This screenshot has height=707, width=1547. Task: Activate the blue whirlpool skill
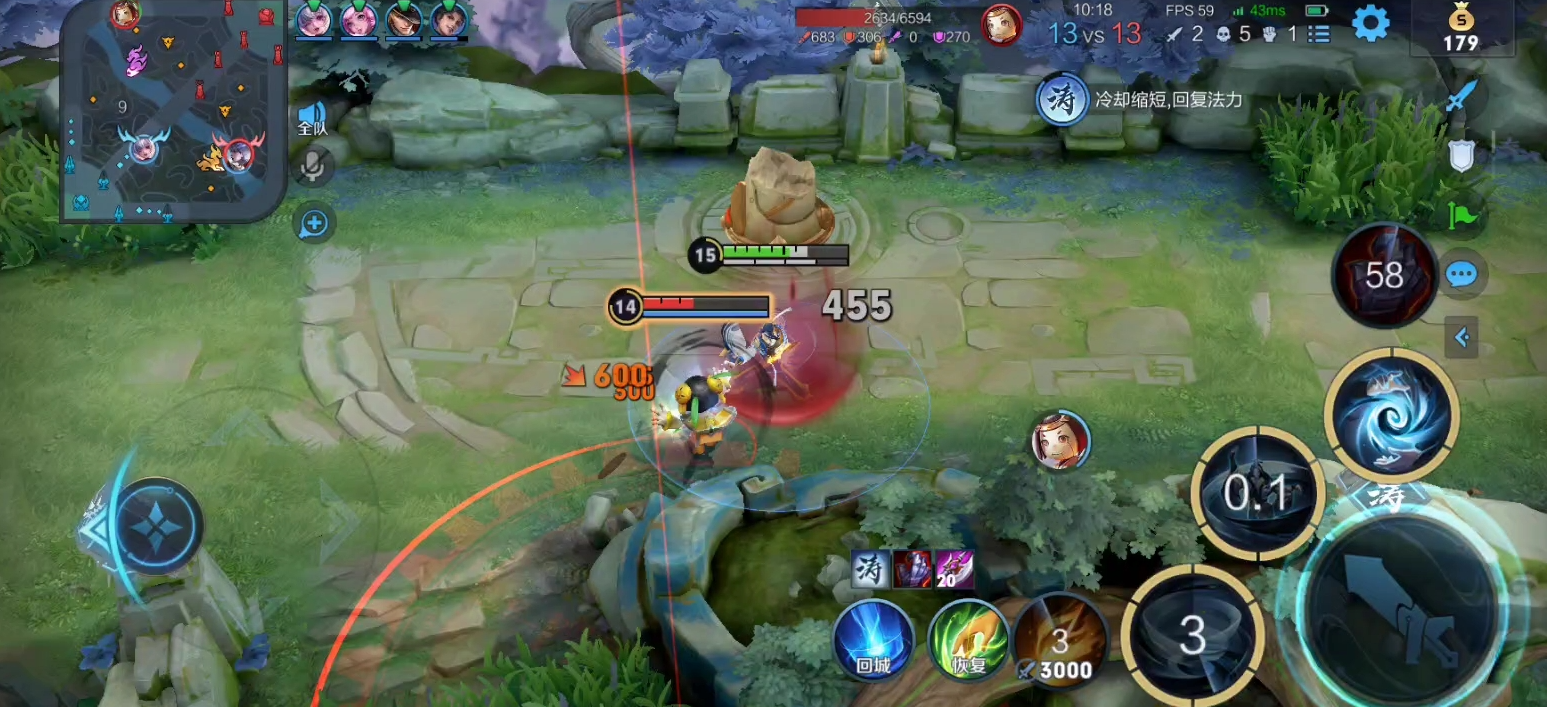1391,413
